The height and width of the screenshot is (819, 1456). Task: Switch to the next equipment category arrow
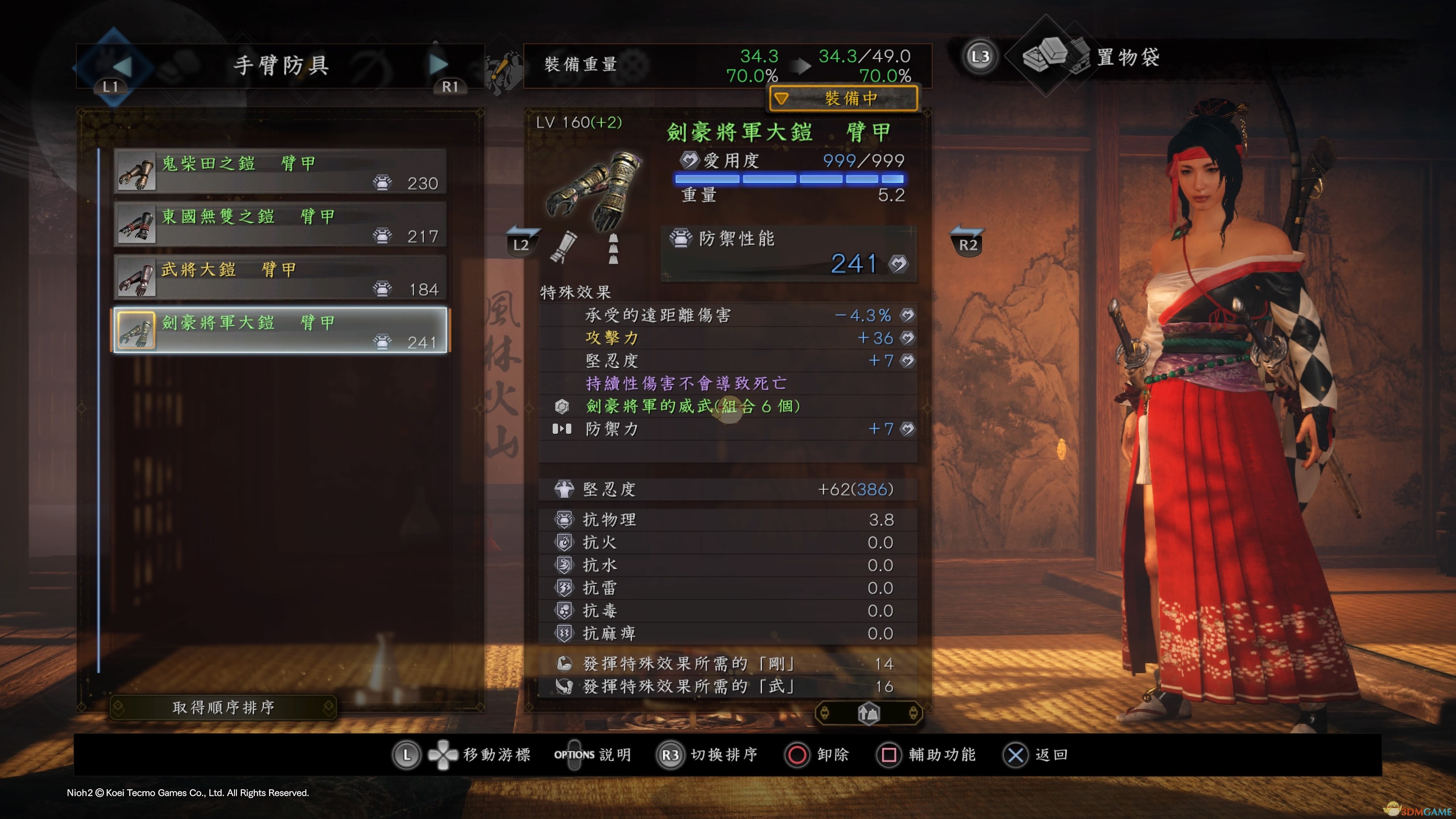438,65
